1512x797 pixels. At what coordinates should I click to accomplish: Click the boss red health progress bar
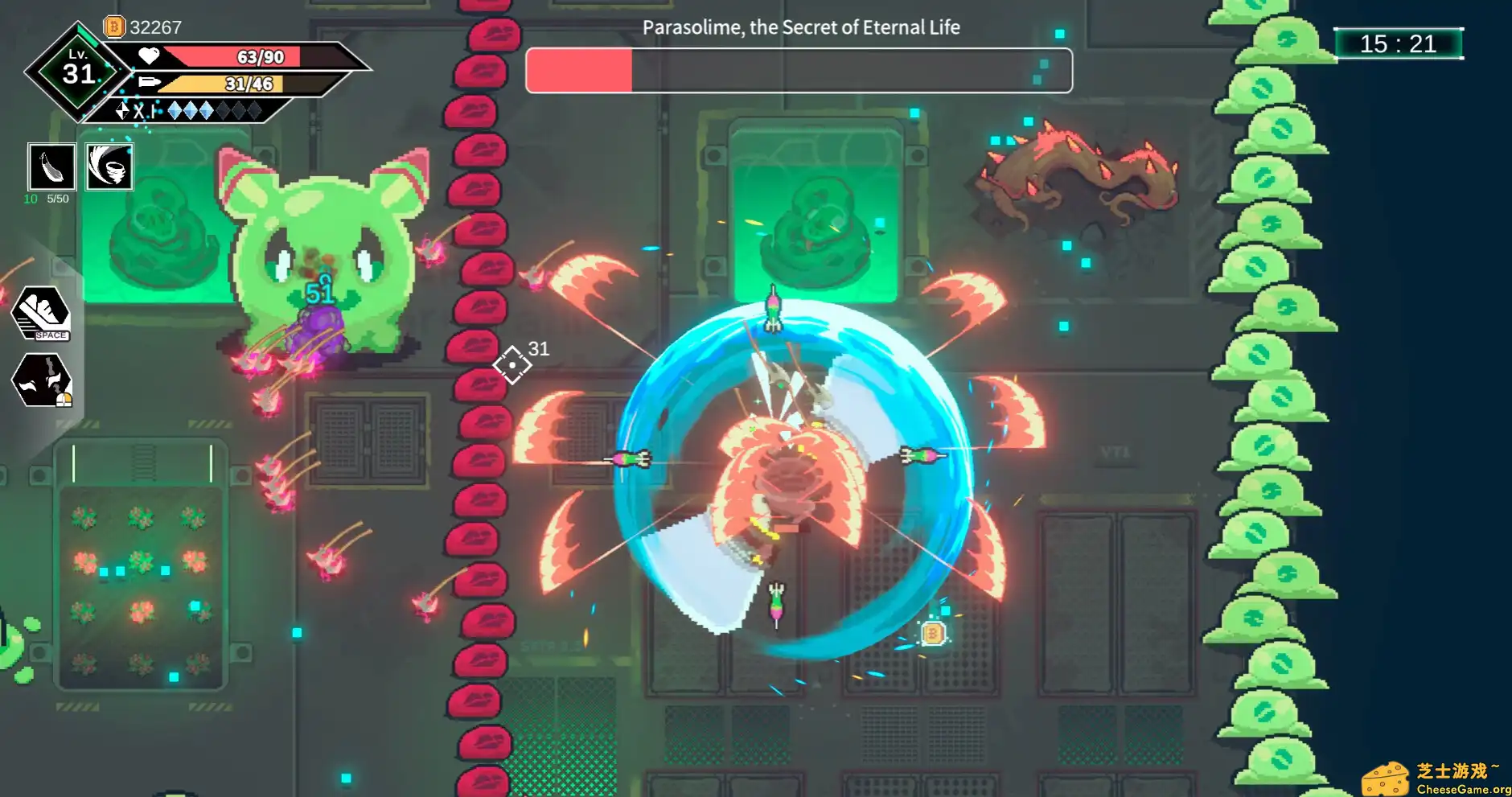579,70
